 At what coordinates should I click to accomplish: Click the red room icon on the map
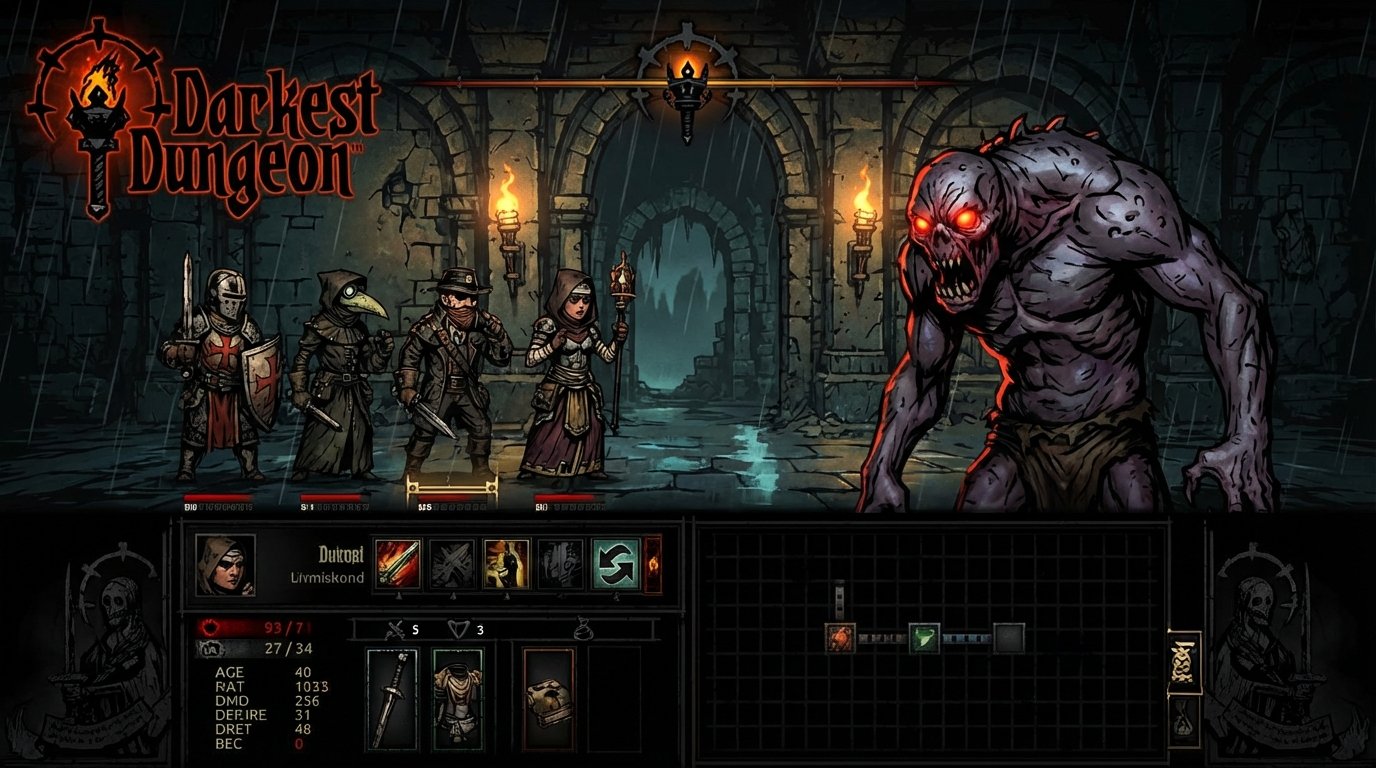(x=840, y=637)
